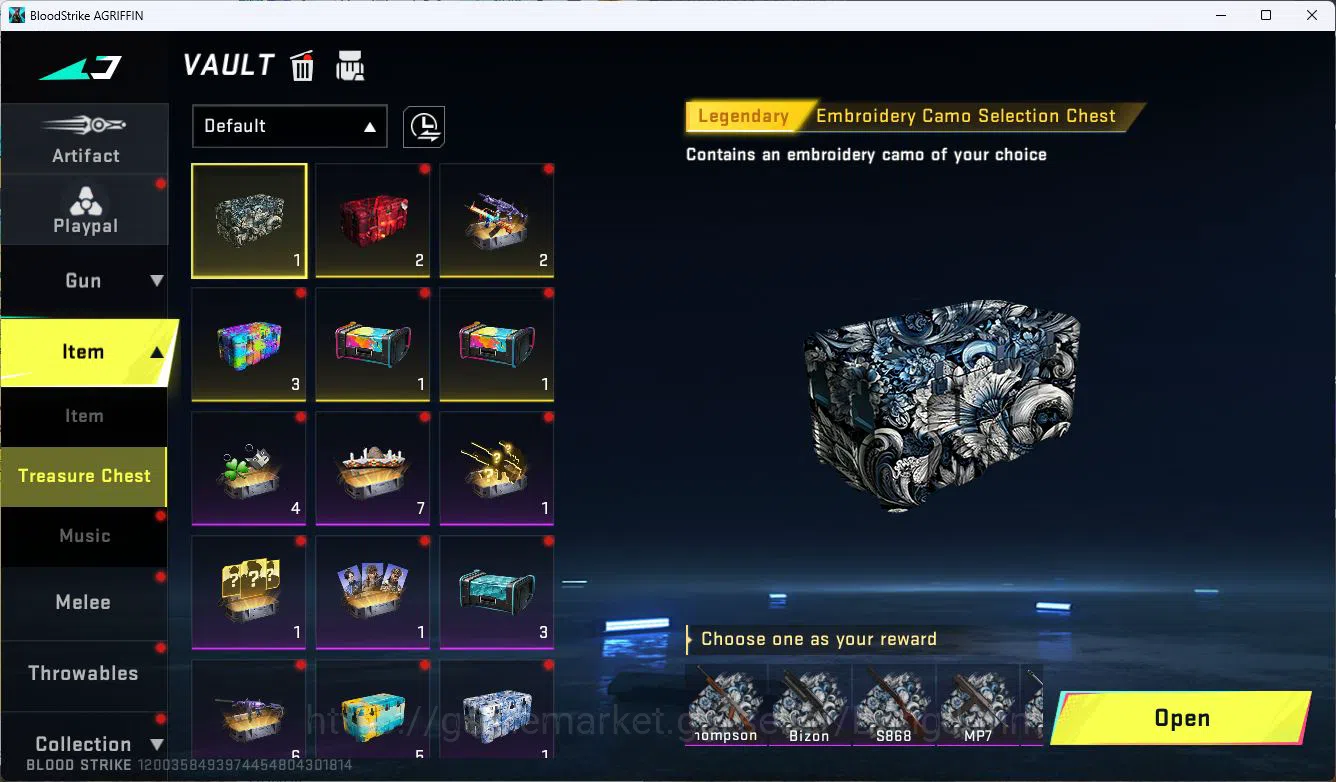This screenshot has height=782, width=1336.
Task: View the Throwables category
Action: tap(83, 673)
